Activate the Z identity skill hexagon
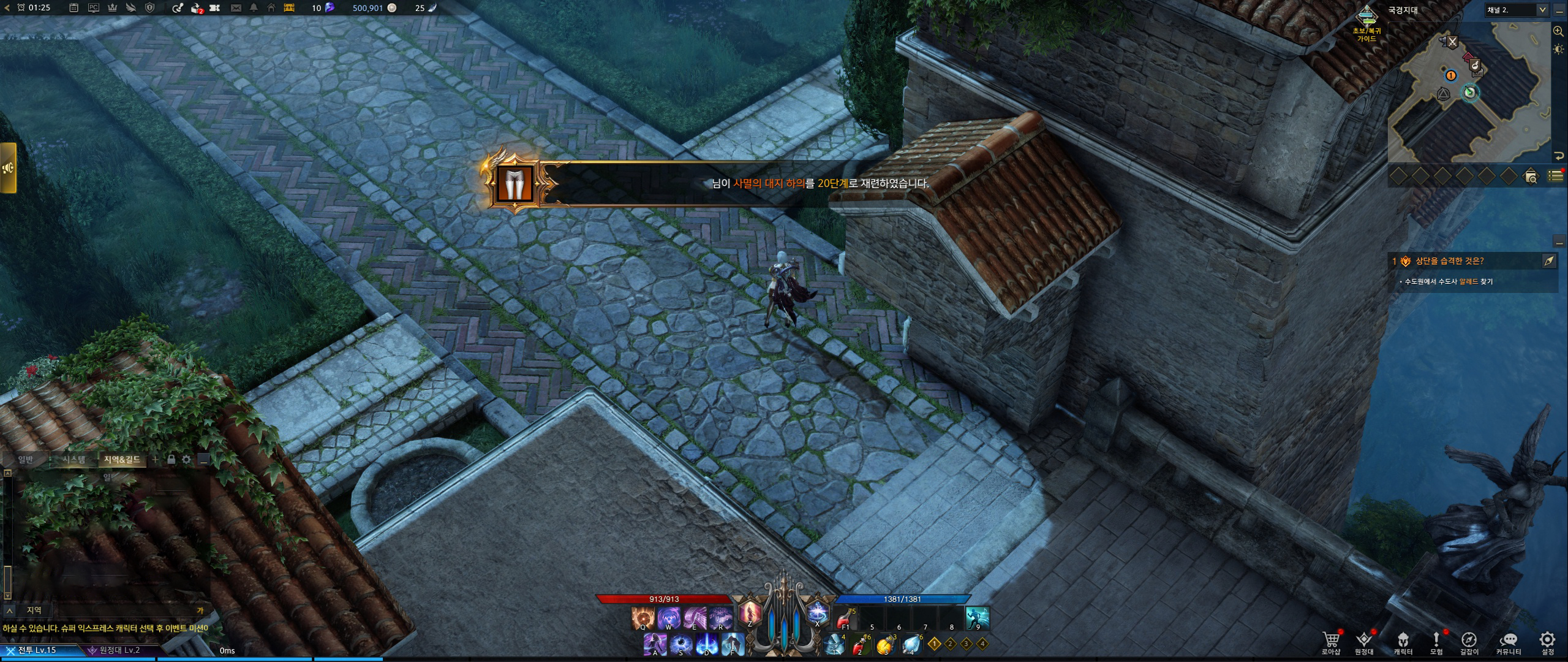 click(750, 613)
